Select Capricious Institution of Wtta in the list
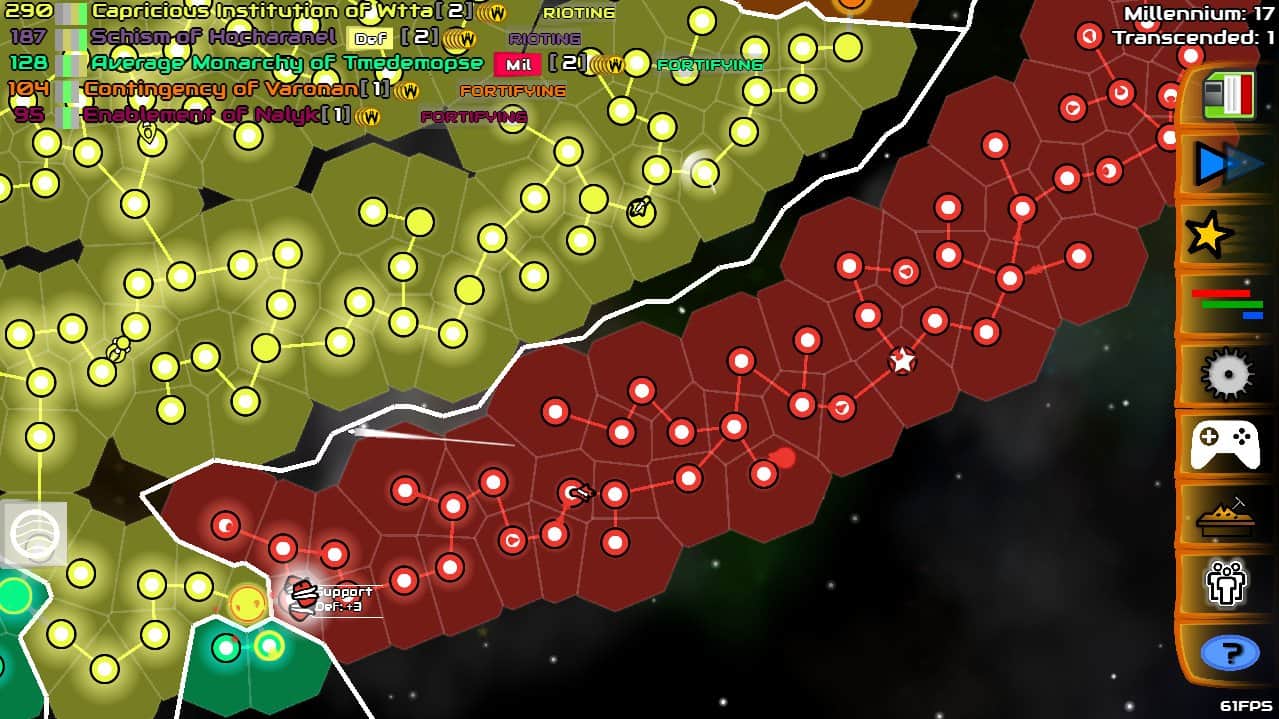This screenshot has width=1279, height=719. pos(265,12)
